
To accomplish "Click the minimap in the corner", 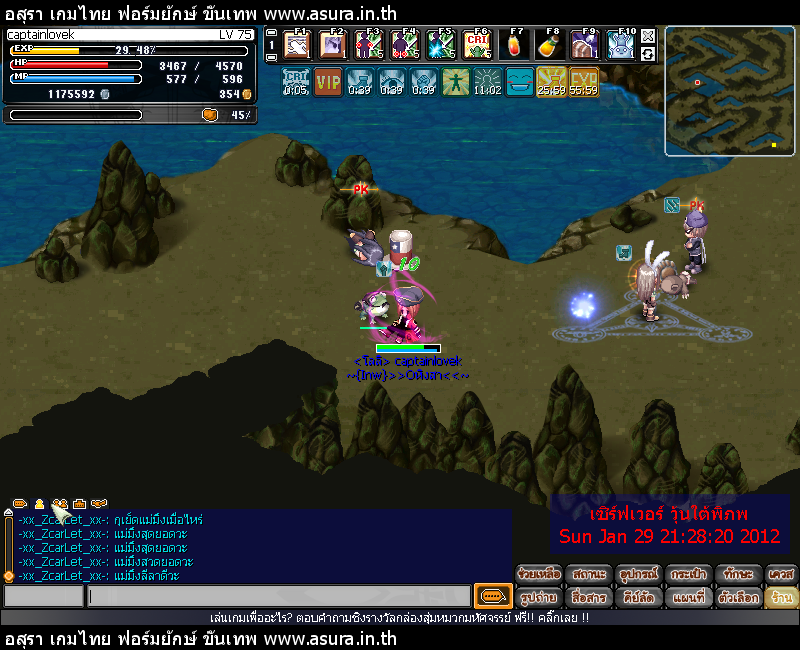I will (728, 91).
